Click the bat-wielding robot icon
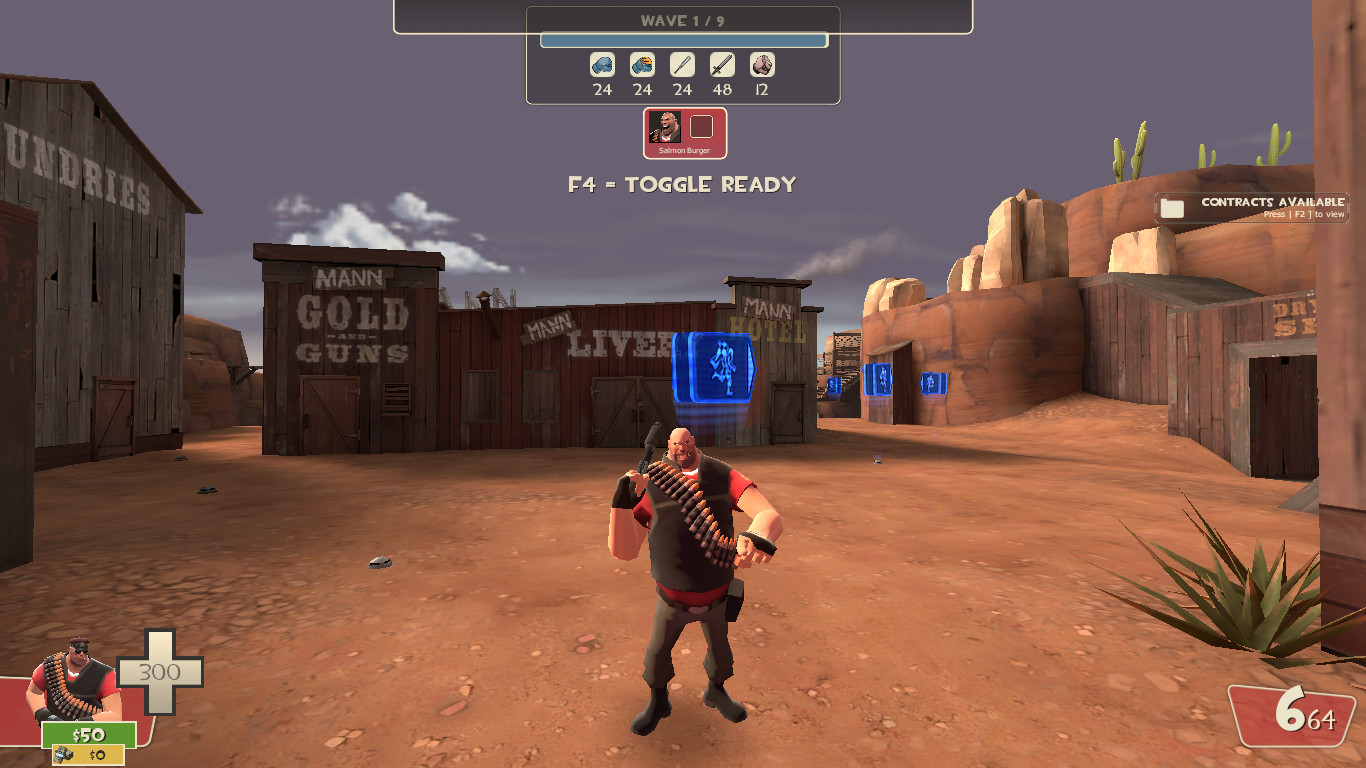The width and height of the screenshot is (1366, 768). [x=682, y=67]
